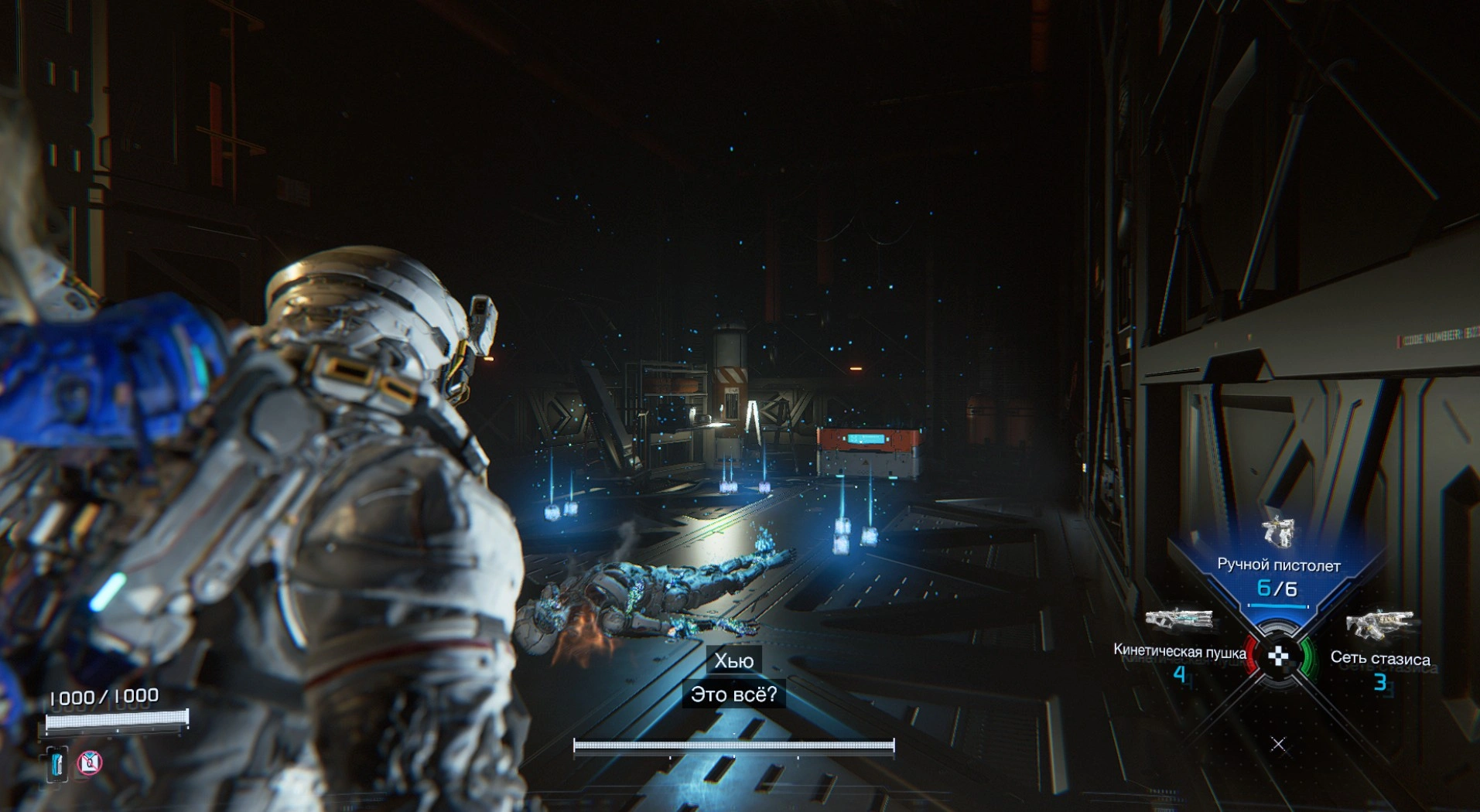Click the crossed-out pink circle status icon
Image resolution: width=1480 pixels, height=812 pixels.
tap(90, 763)
